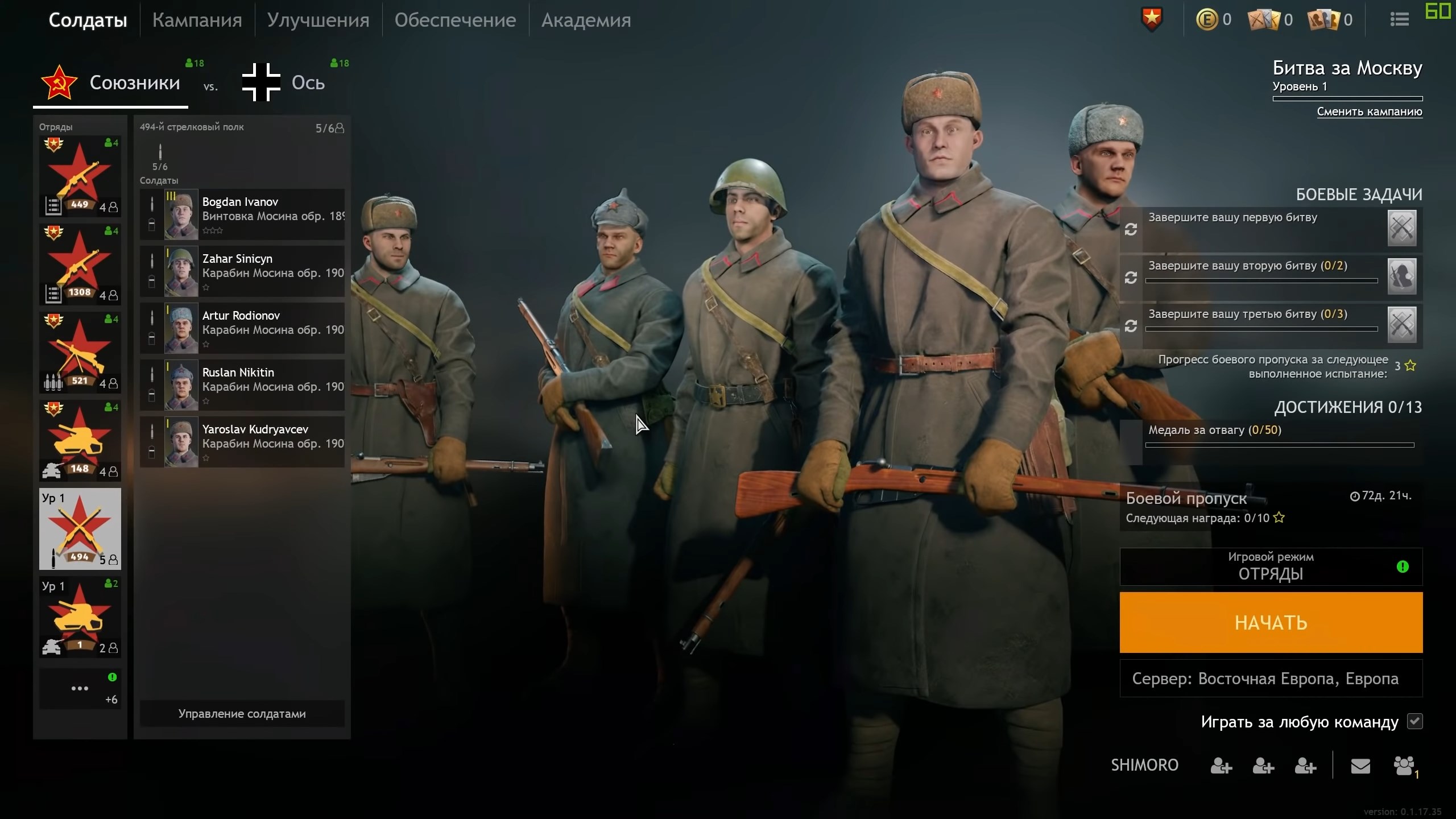Select the rifle squad with 449 resources
This screenshot has width=1456, height=819.
pos(80,175)
